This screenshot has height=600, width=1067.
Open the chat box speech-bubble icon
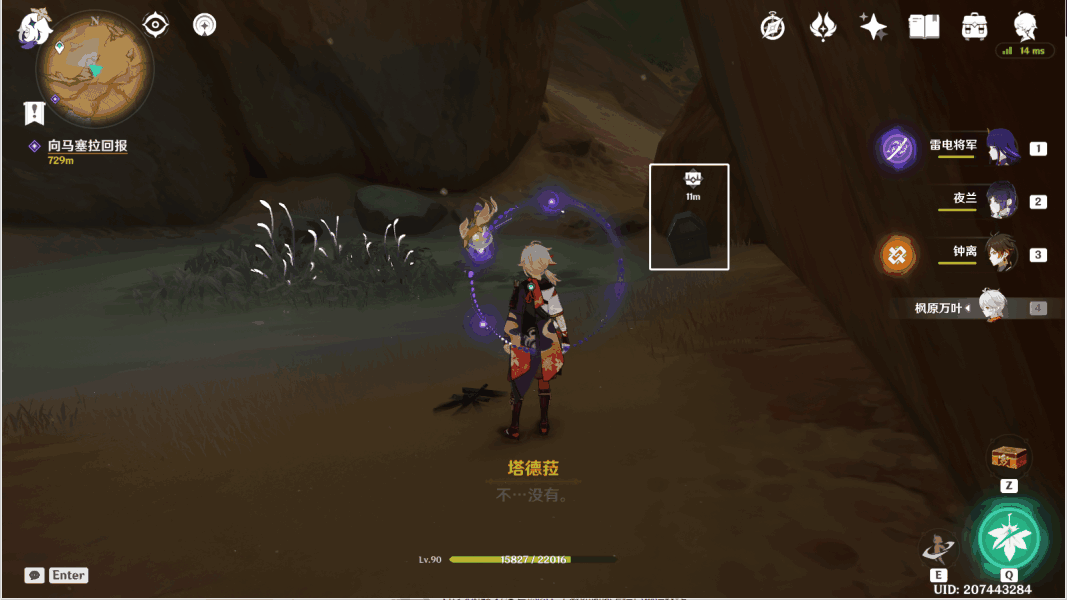coord(35,575)
